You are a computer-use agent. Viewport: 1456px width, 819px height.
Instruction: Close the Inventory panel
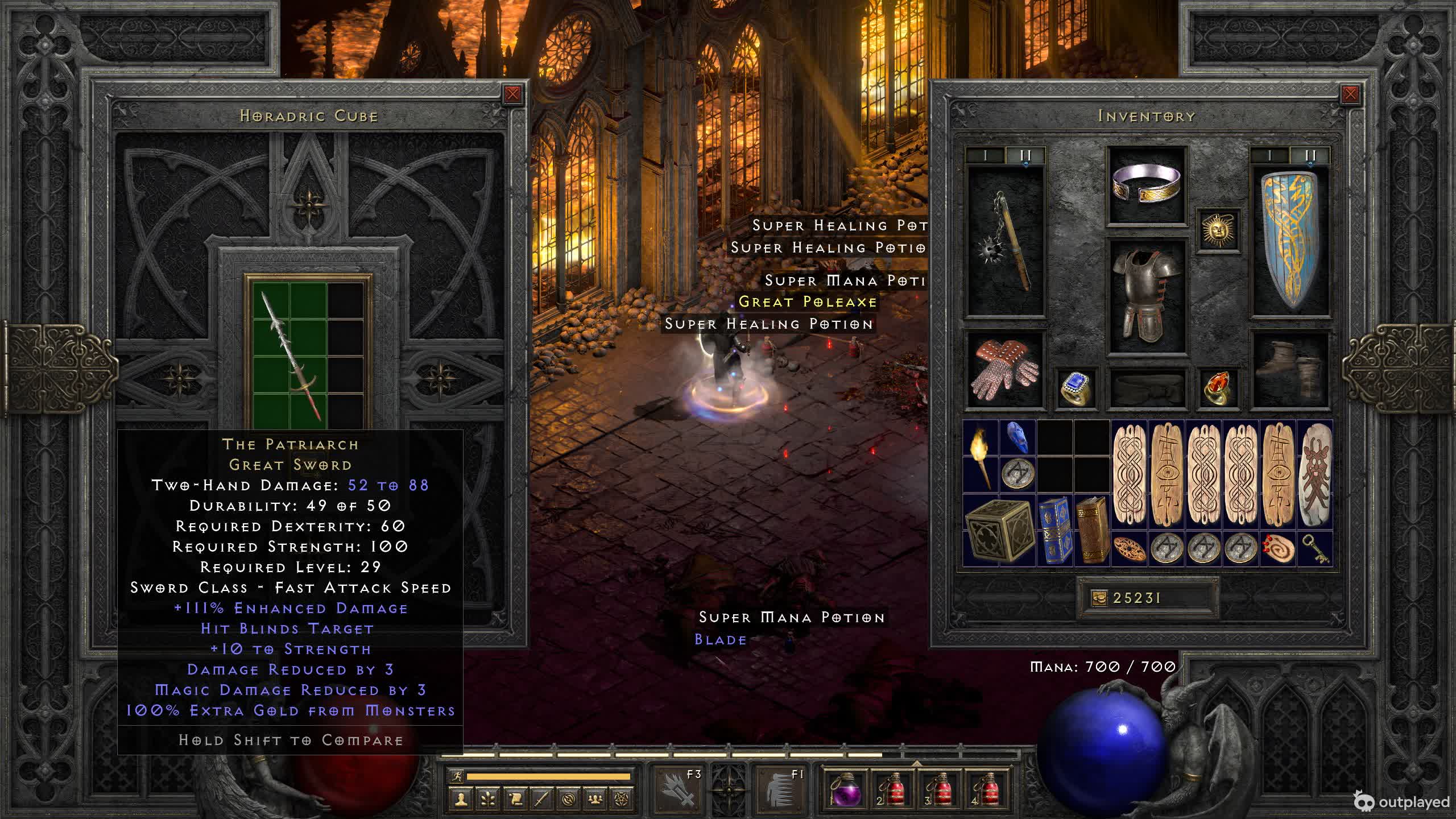pyautogui.click(x=1350, y=94)
